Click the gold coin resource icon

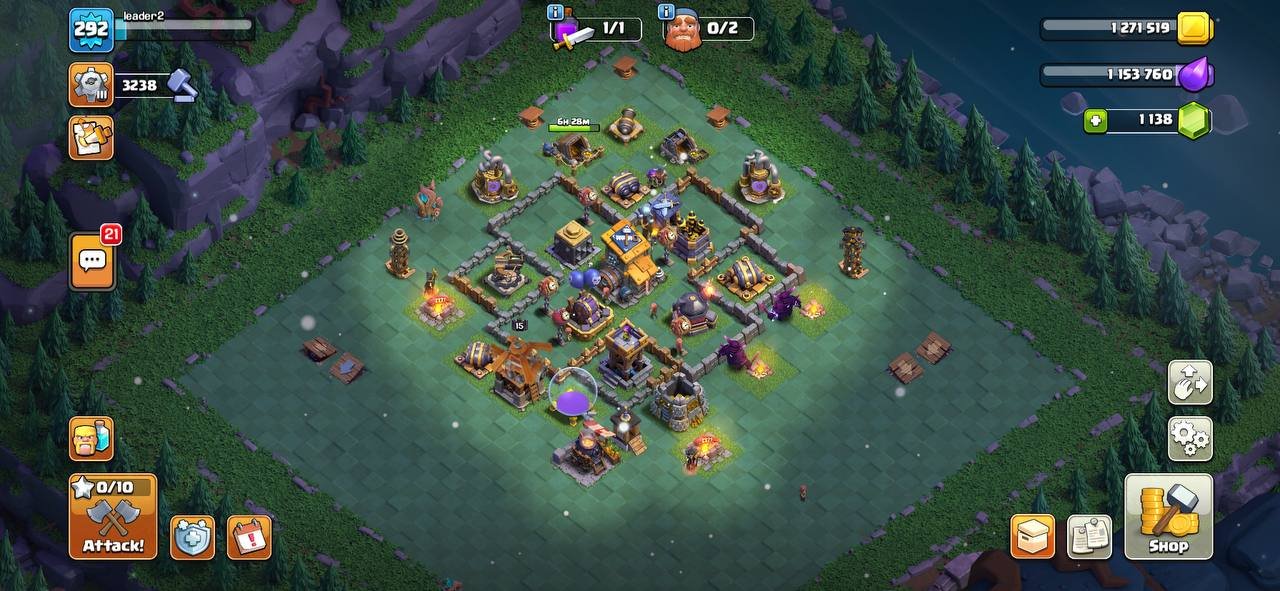1194,29
